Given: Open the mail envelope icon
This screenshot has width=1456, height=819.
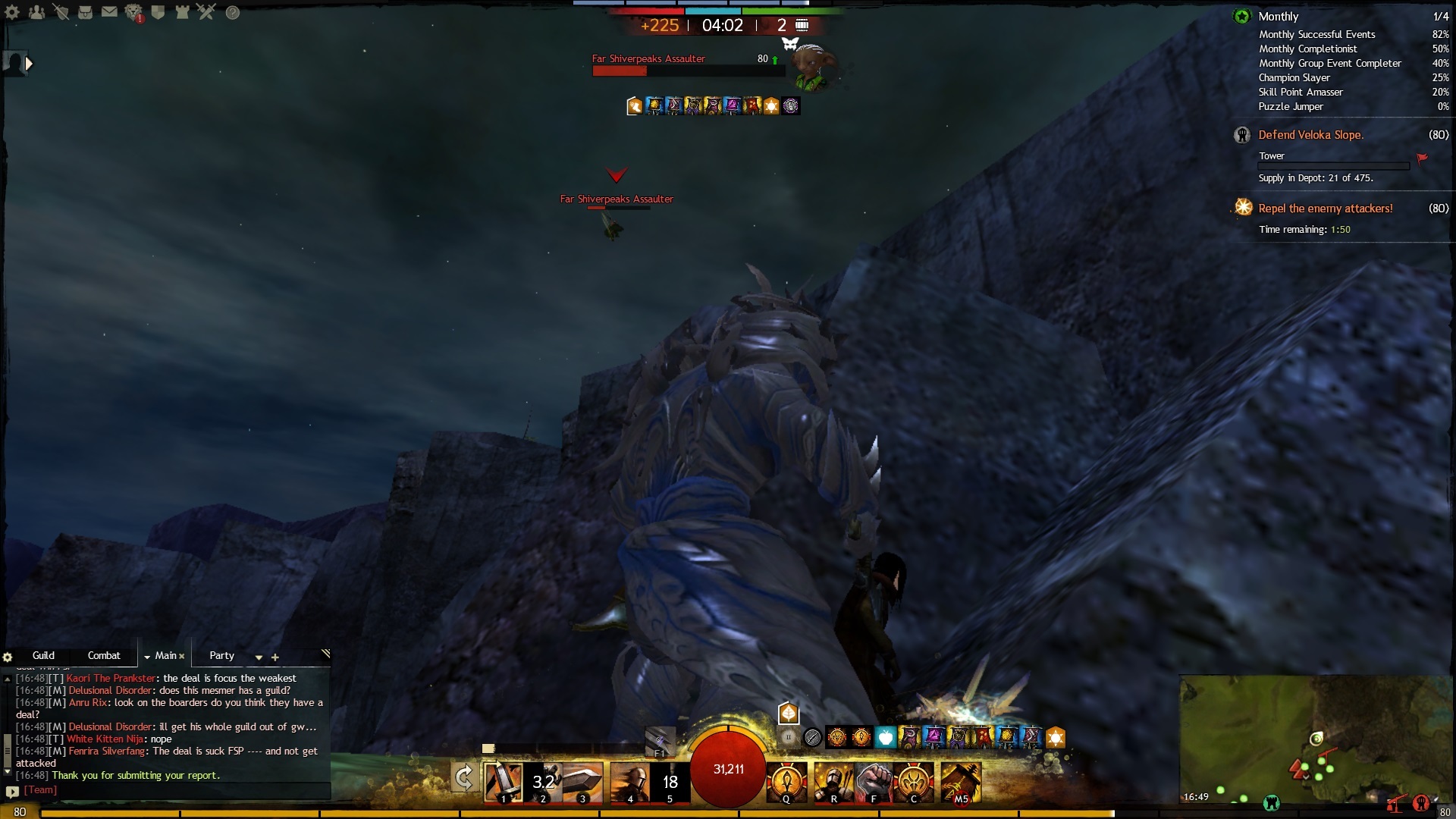Looking at the screenshot, I should click(109, 12).
